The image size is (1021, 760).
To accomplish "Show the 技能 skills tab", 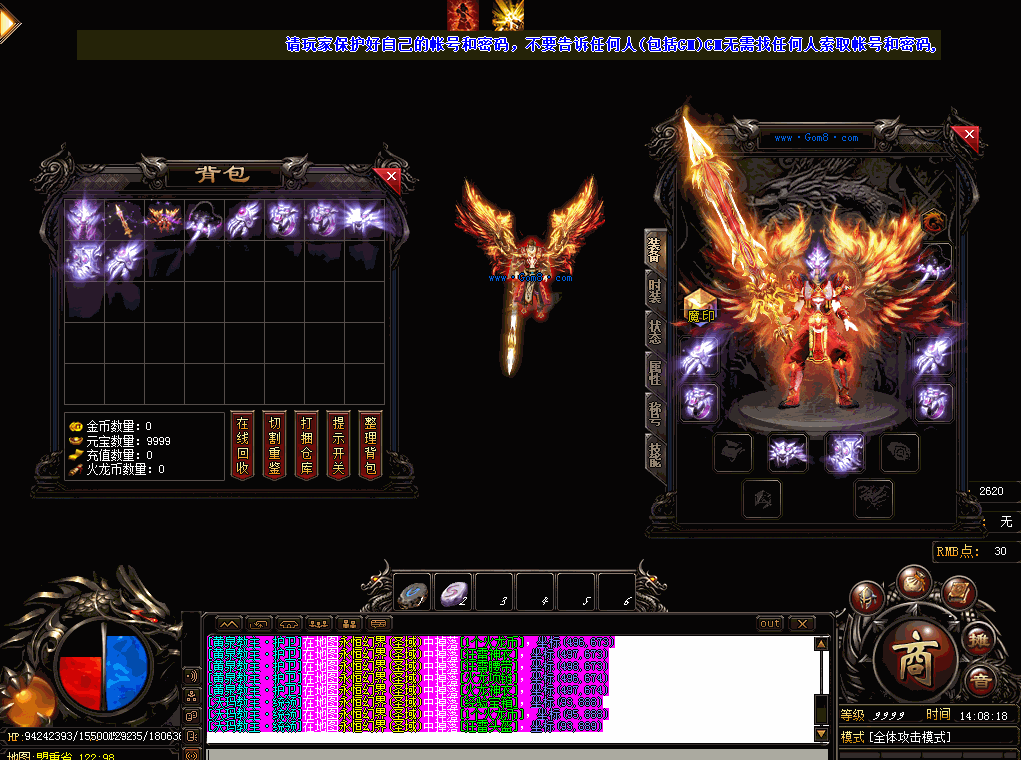I will 654,454.
